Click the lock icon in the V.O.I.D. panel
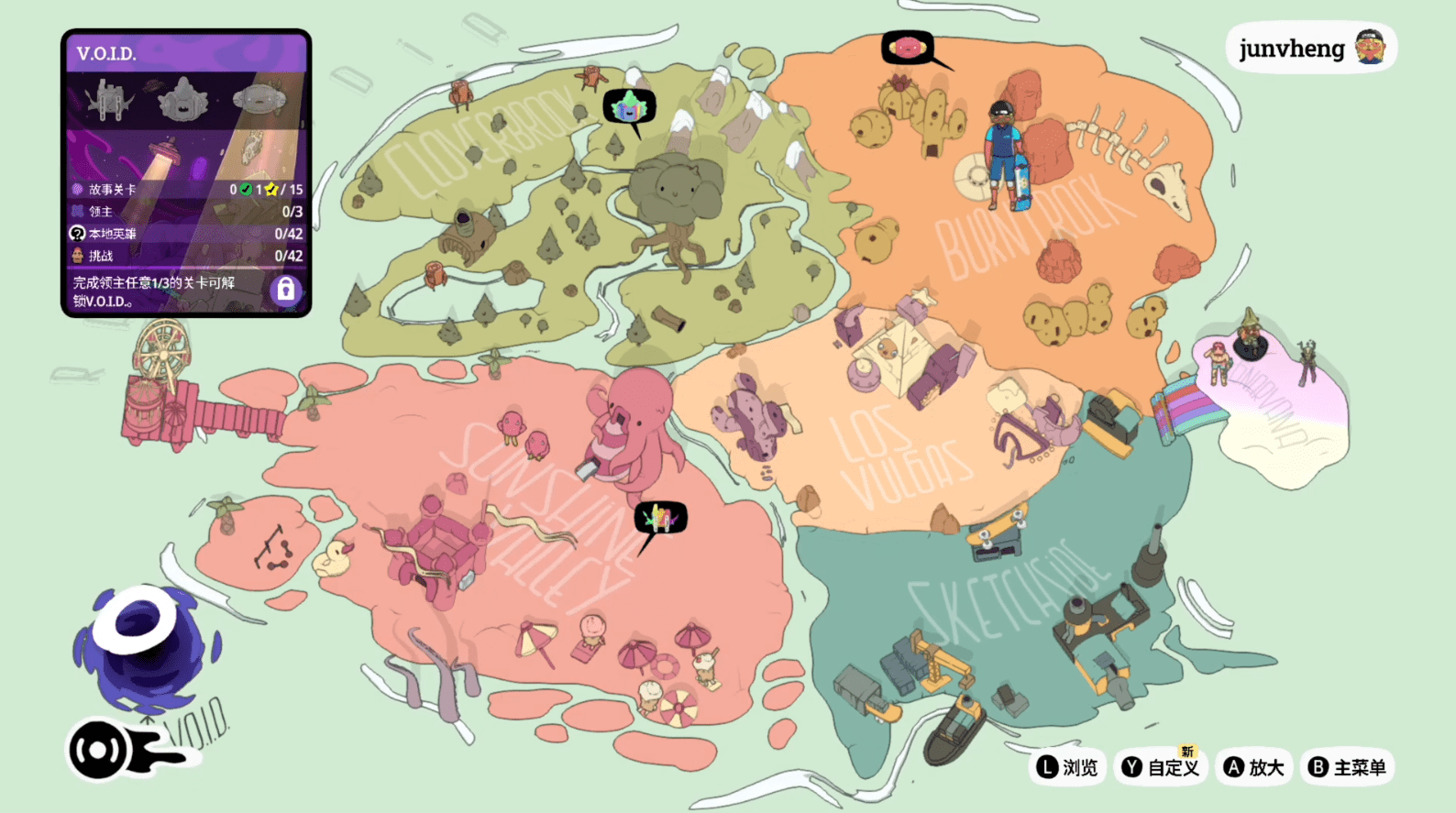The height and width of the screenshot is (813, 1456). pyautogui.click(x=286, y=290)
